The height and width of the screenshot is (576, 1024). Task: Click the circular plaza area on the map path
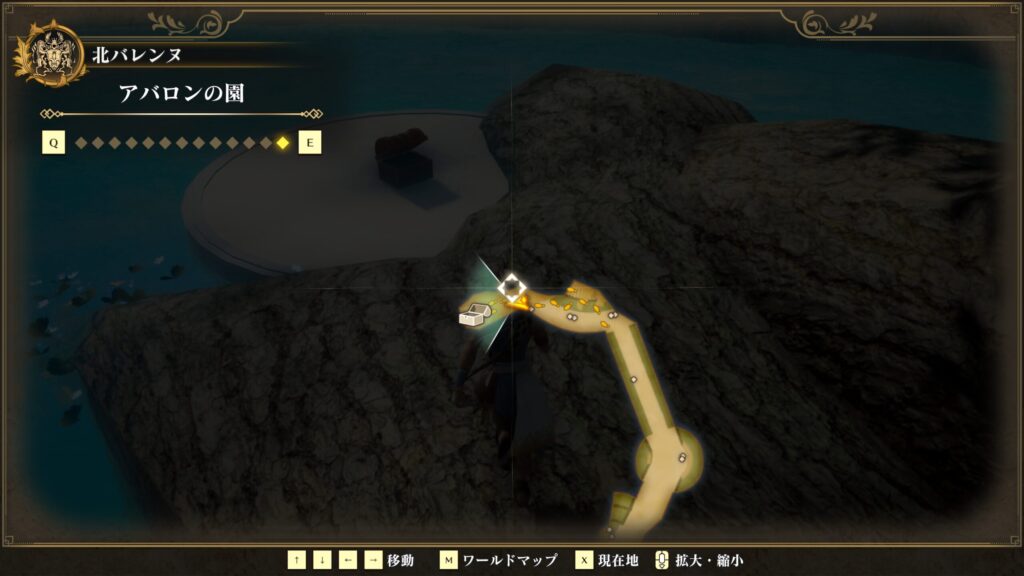(669, 459)
